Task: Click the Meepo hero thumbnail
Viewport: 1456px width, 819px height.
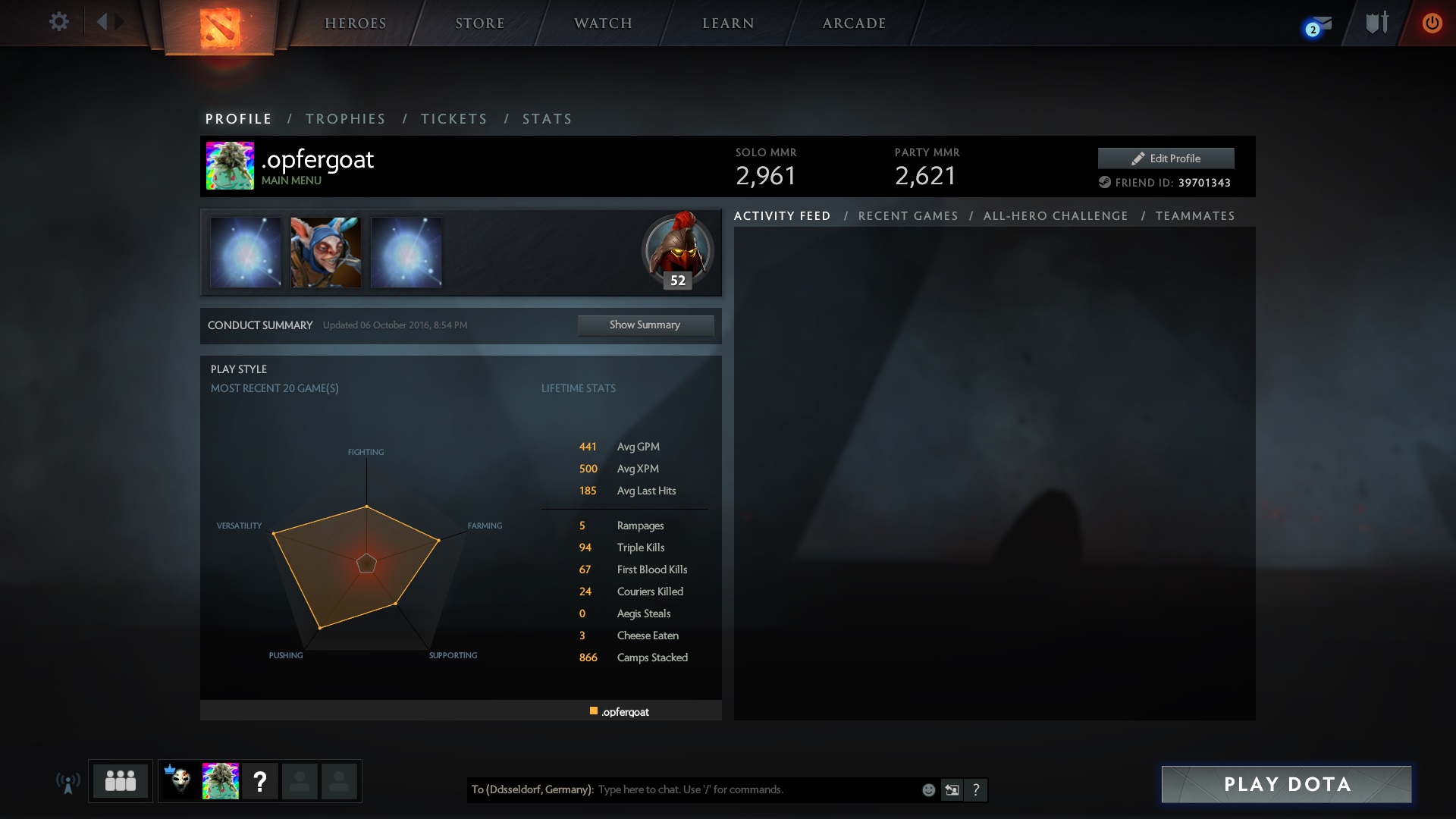Action: tap(326, 253)
